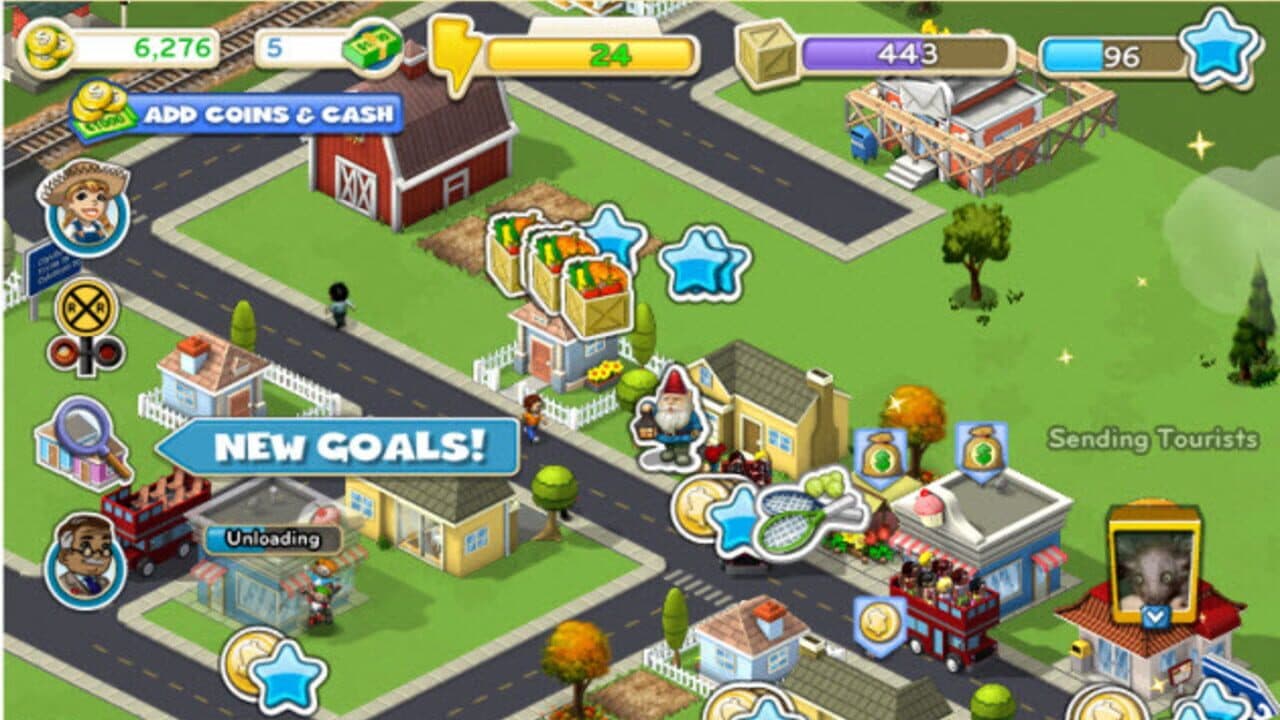Click the cat billboard on the pagoda building

click(1152, 570)
